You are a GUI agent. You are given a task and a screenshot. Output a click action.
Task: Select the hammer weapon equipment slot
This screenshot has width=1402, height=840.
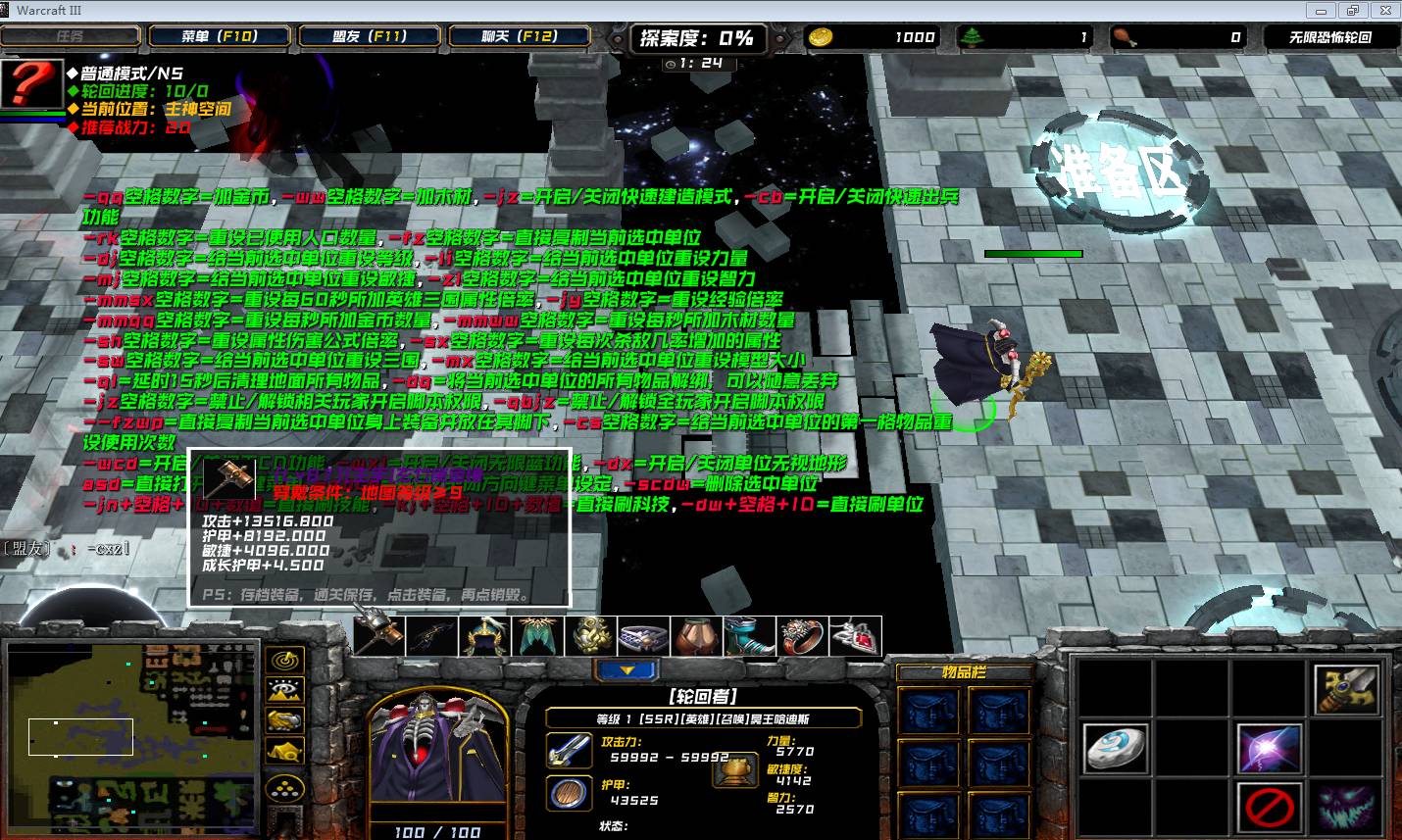click(378, 635)
